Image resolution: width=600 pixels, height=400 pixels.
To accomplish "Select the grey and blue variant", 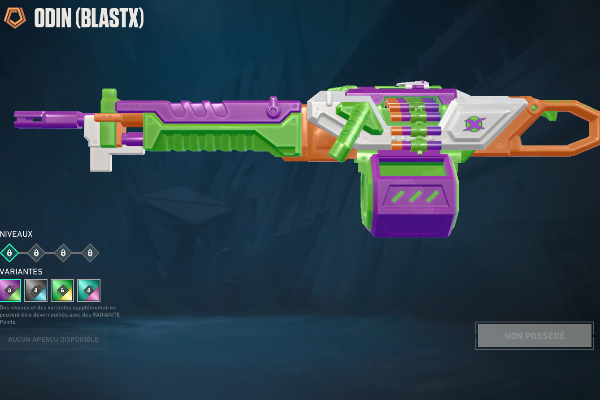I will 36,290.
